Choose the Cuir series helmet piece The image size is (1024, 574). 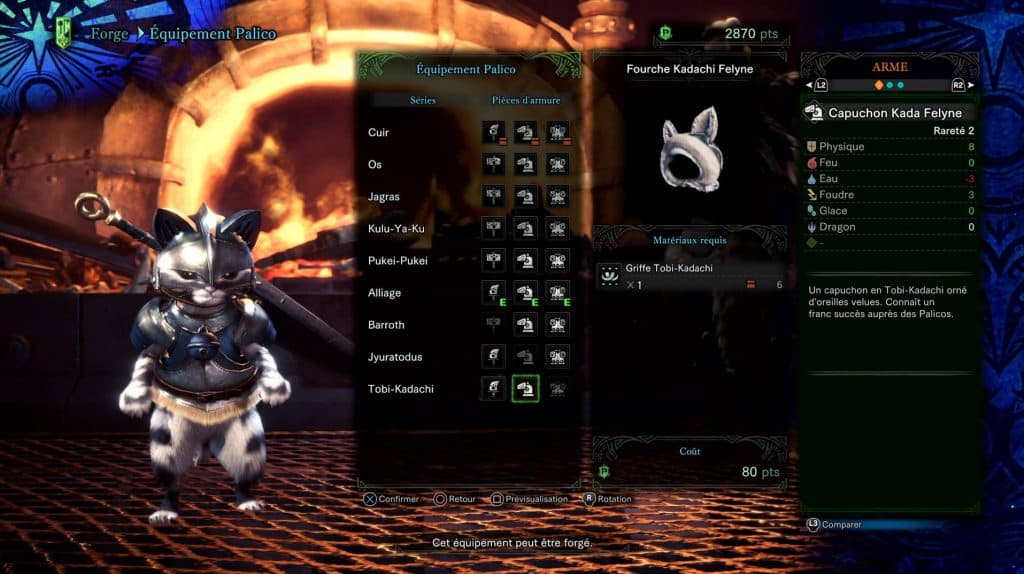[x=526, y=133]
